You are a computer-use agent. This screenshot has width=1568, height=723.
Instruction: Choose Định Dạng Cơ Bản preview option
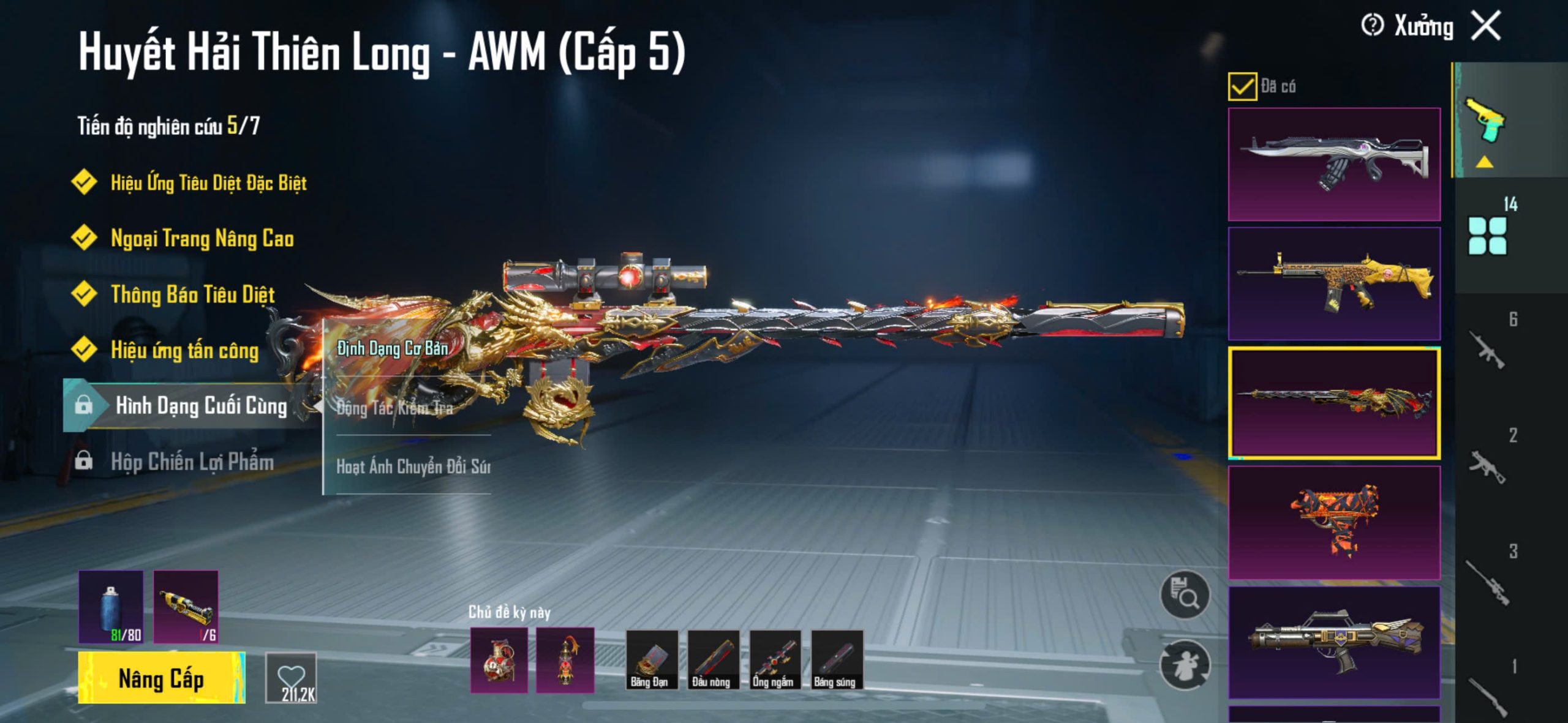point(393,348)
